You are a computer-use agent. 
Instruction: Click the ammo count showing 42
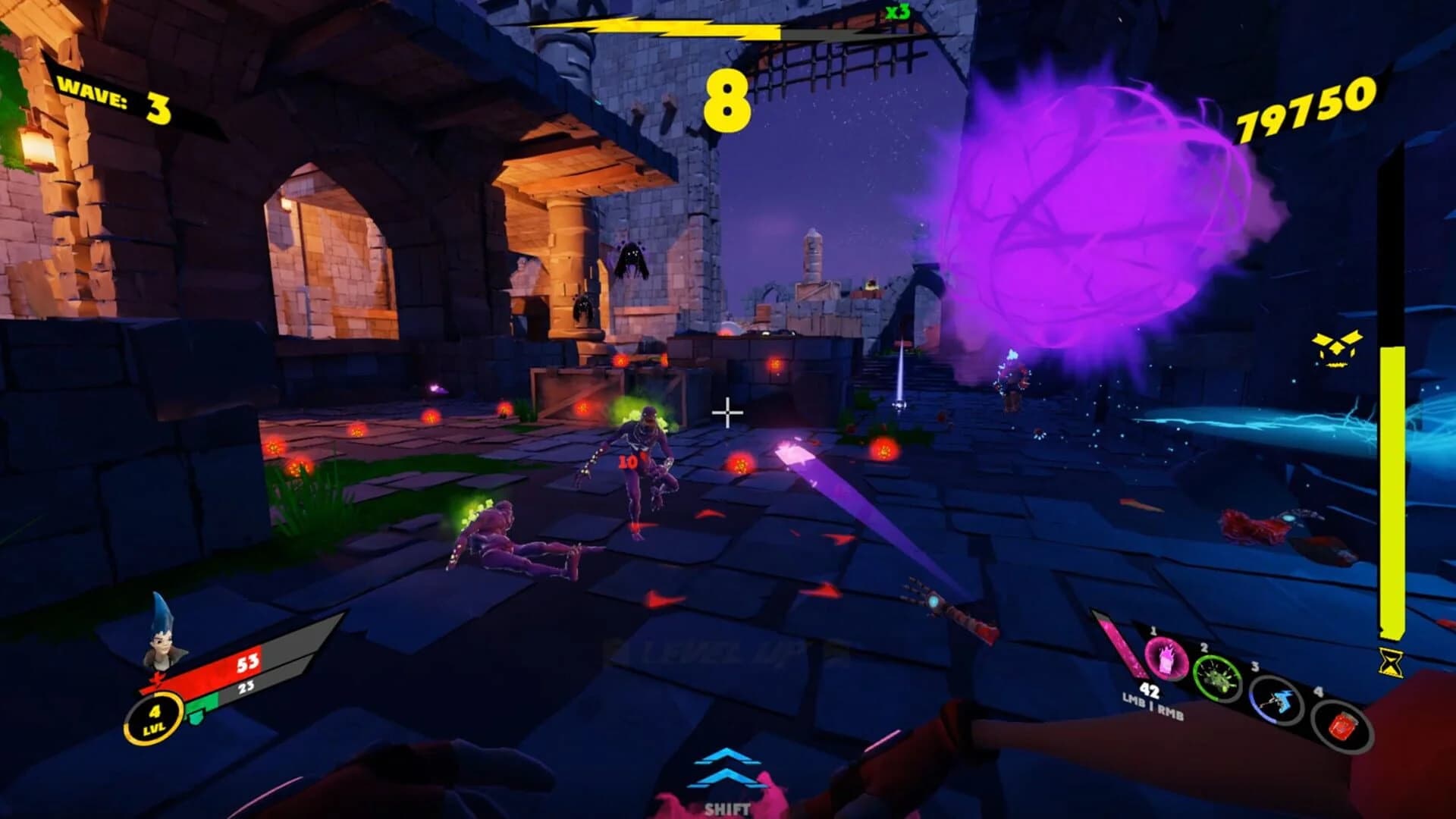tap(1151, 692)
